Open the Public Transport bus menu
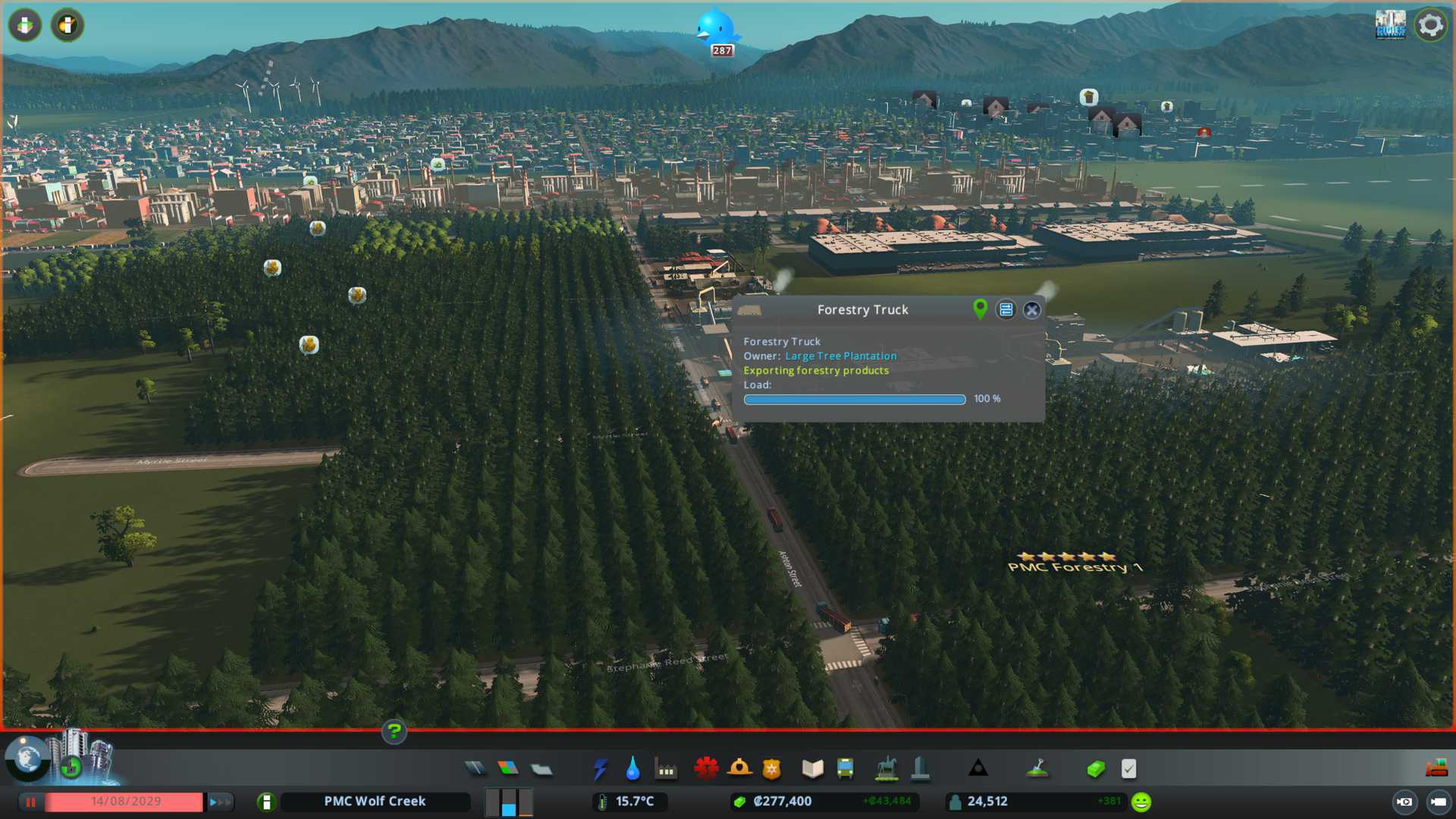 [x=845, y=769]
